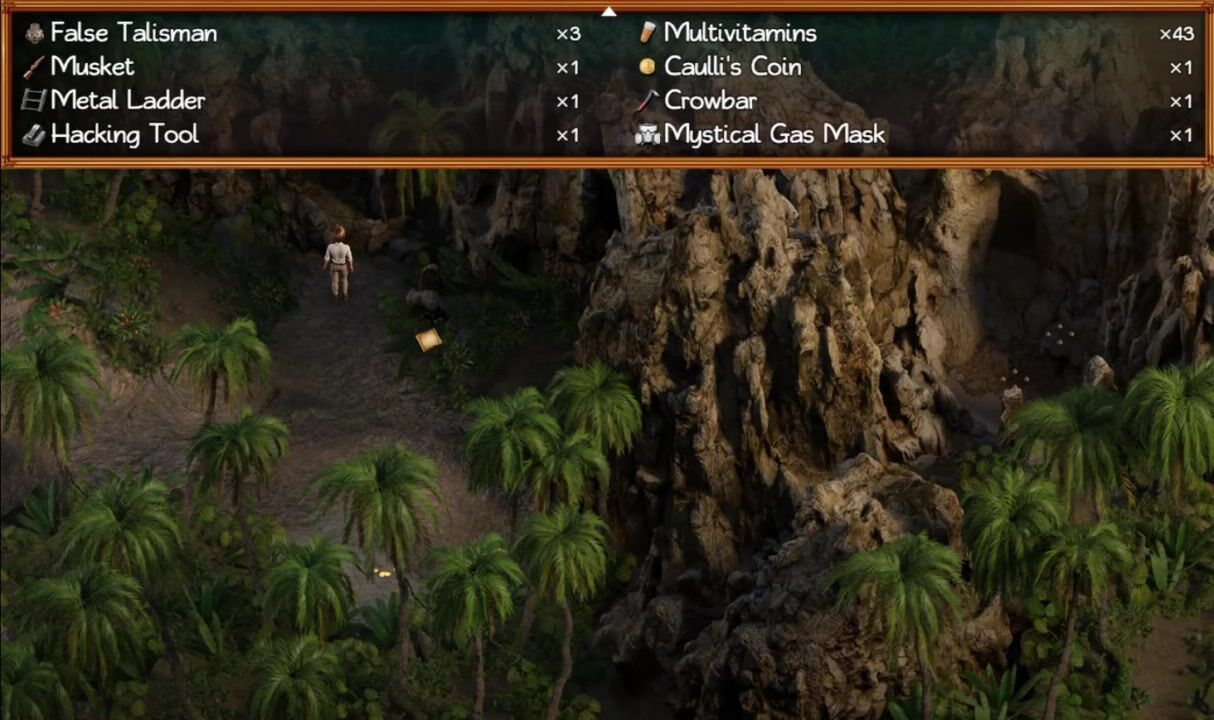Image resolution: width=1214 pixels, height=720 pixels.
Task: Choose Caulli's Coin from the list
Action: tap(732, 67)
